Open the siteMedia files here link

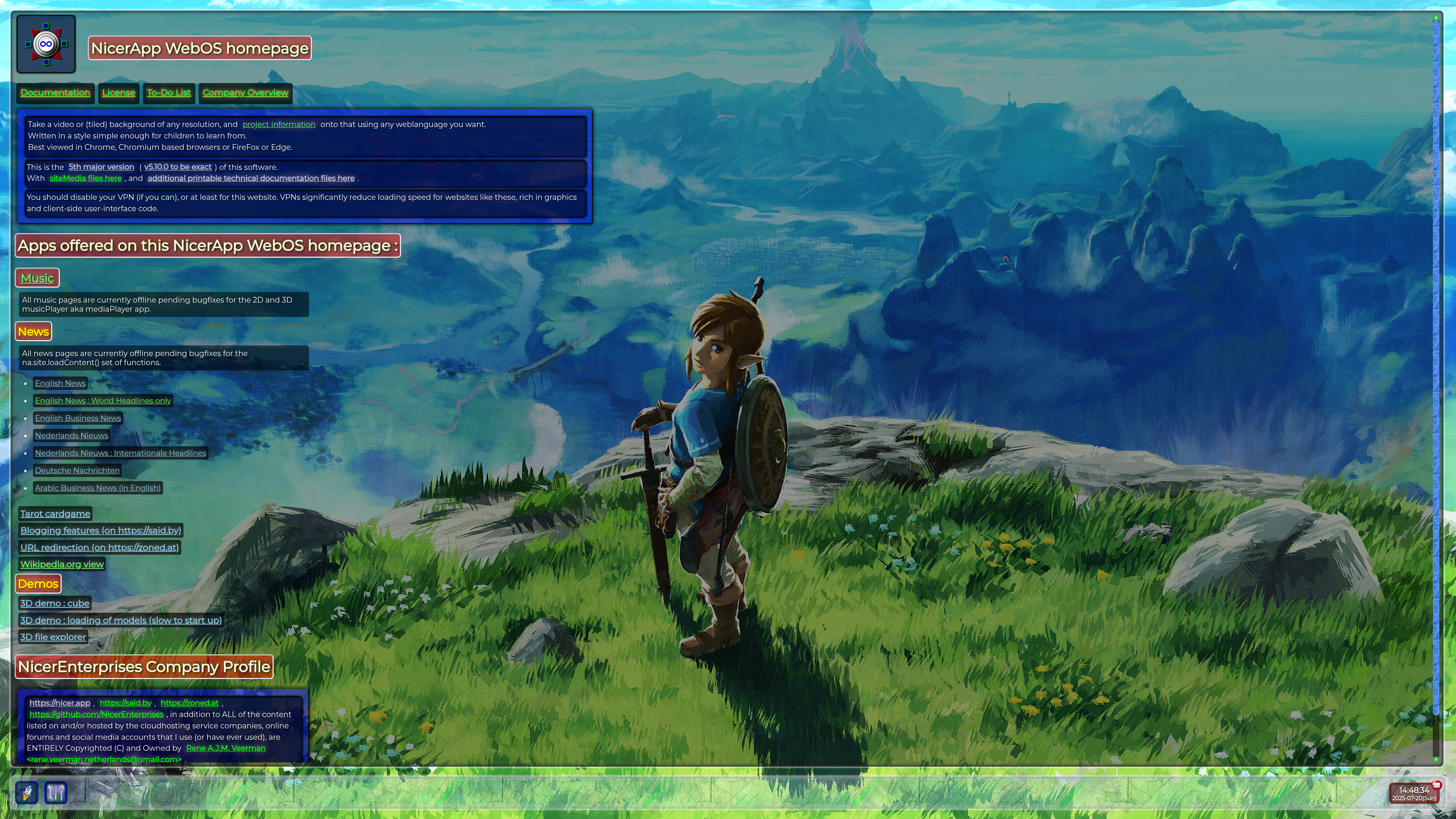click(85, 178)
